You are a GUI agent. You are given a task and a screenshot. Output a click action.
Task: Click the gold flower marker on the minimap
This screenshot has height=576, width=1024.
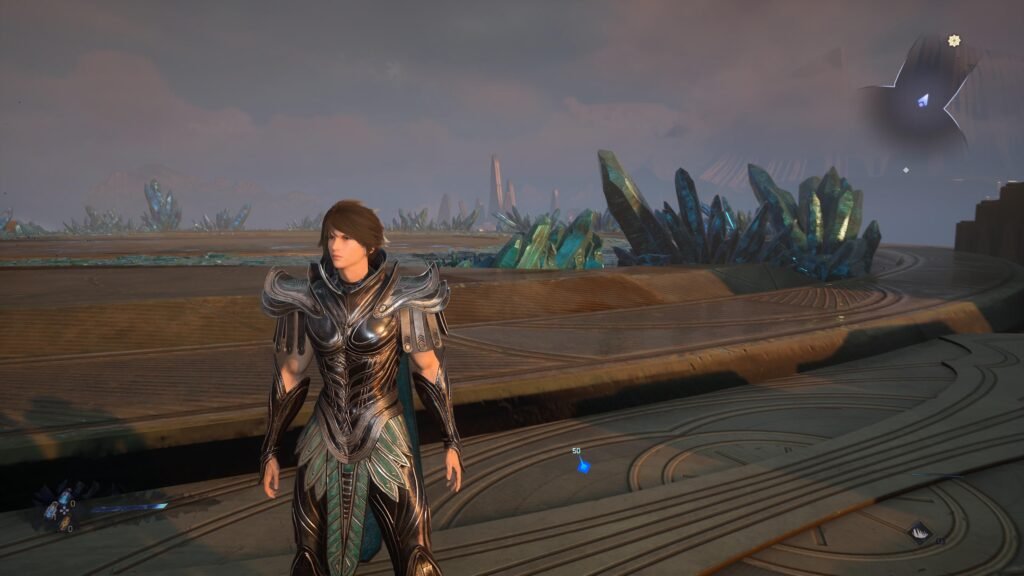[954, 41]
